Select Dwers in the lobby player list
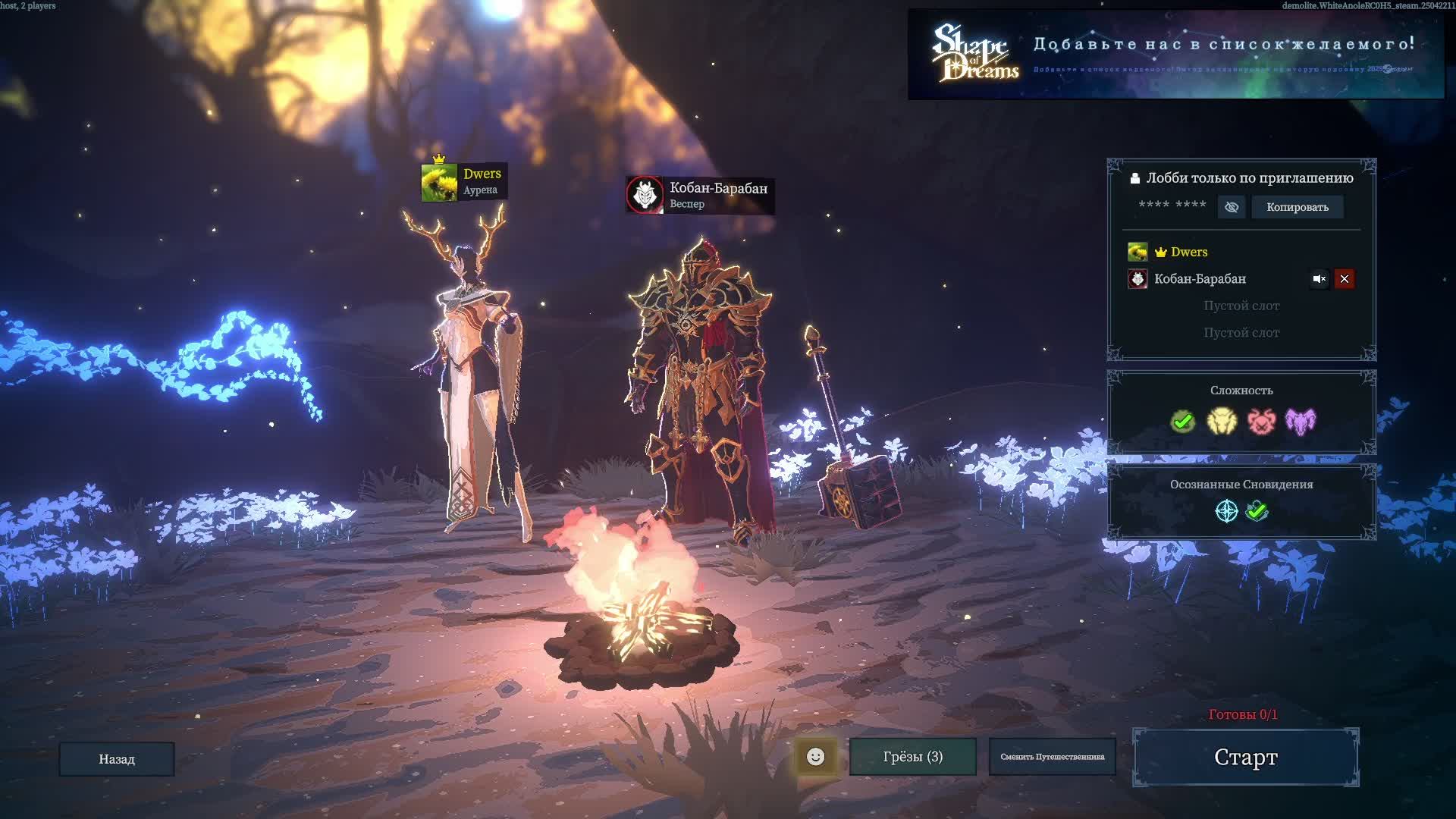Image resolution: width=1456 pixels, height=819 pixels. point(1188,252)
